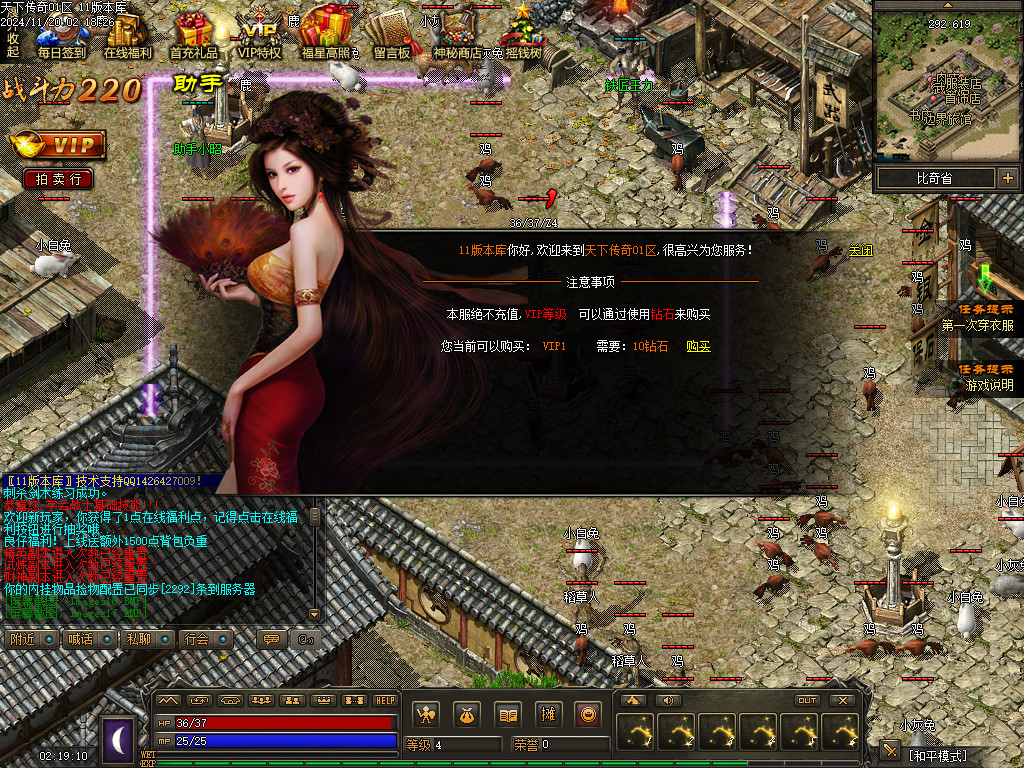The width and height of the screenshot is (1024, 768).
Task: Toggle the 和平模式 attack mode
Action: 938,754
